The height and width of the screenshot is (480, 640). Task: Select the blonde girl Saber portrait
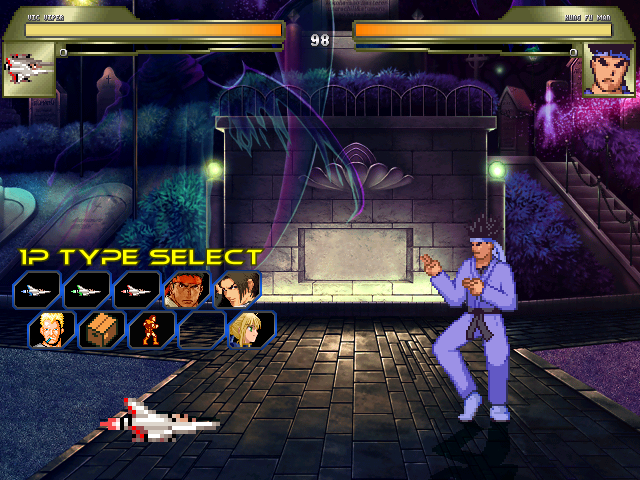[x=251, y=329]
